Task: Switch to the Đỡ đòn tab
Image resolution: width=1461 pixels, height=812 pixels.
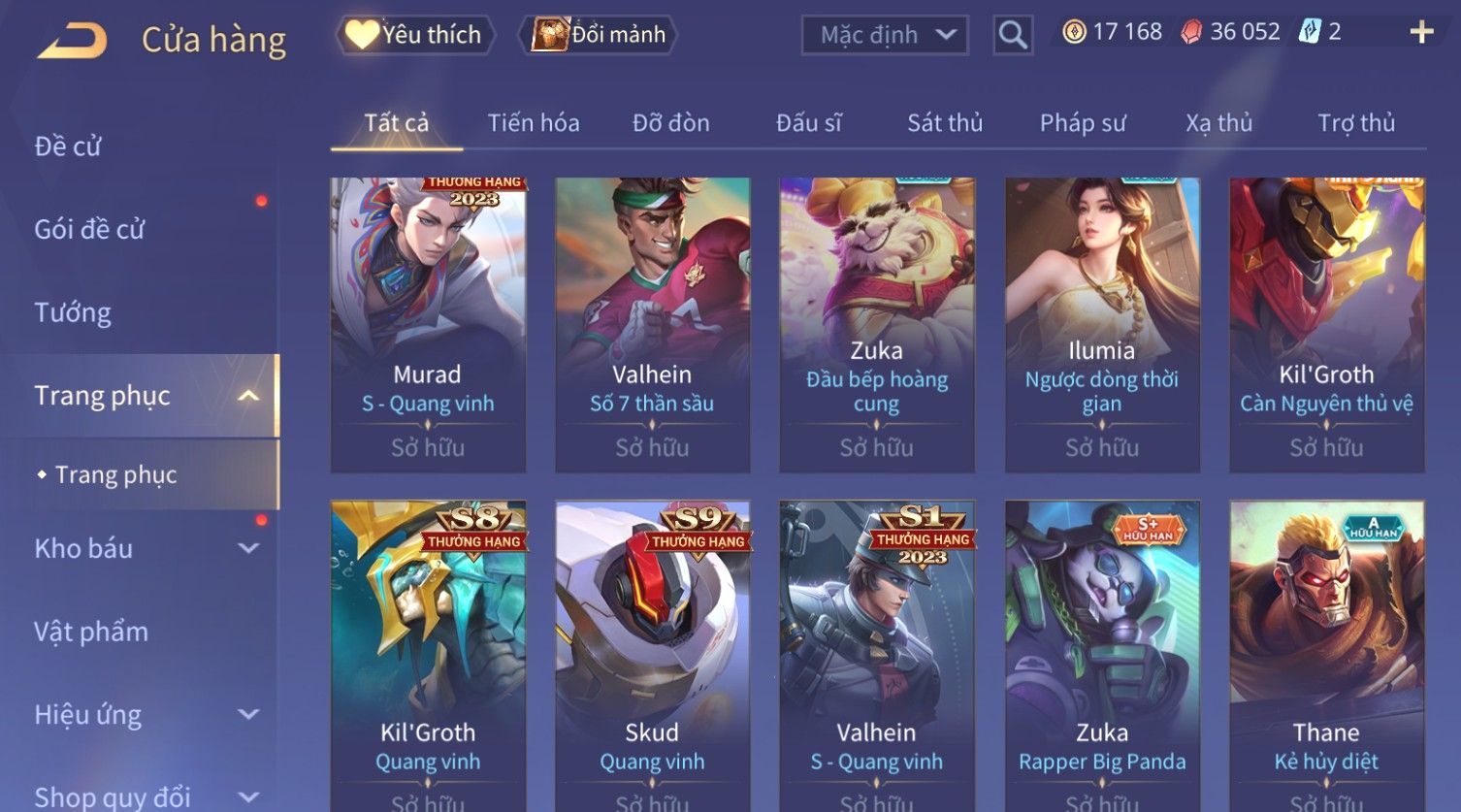Action: (671, 123)
